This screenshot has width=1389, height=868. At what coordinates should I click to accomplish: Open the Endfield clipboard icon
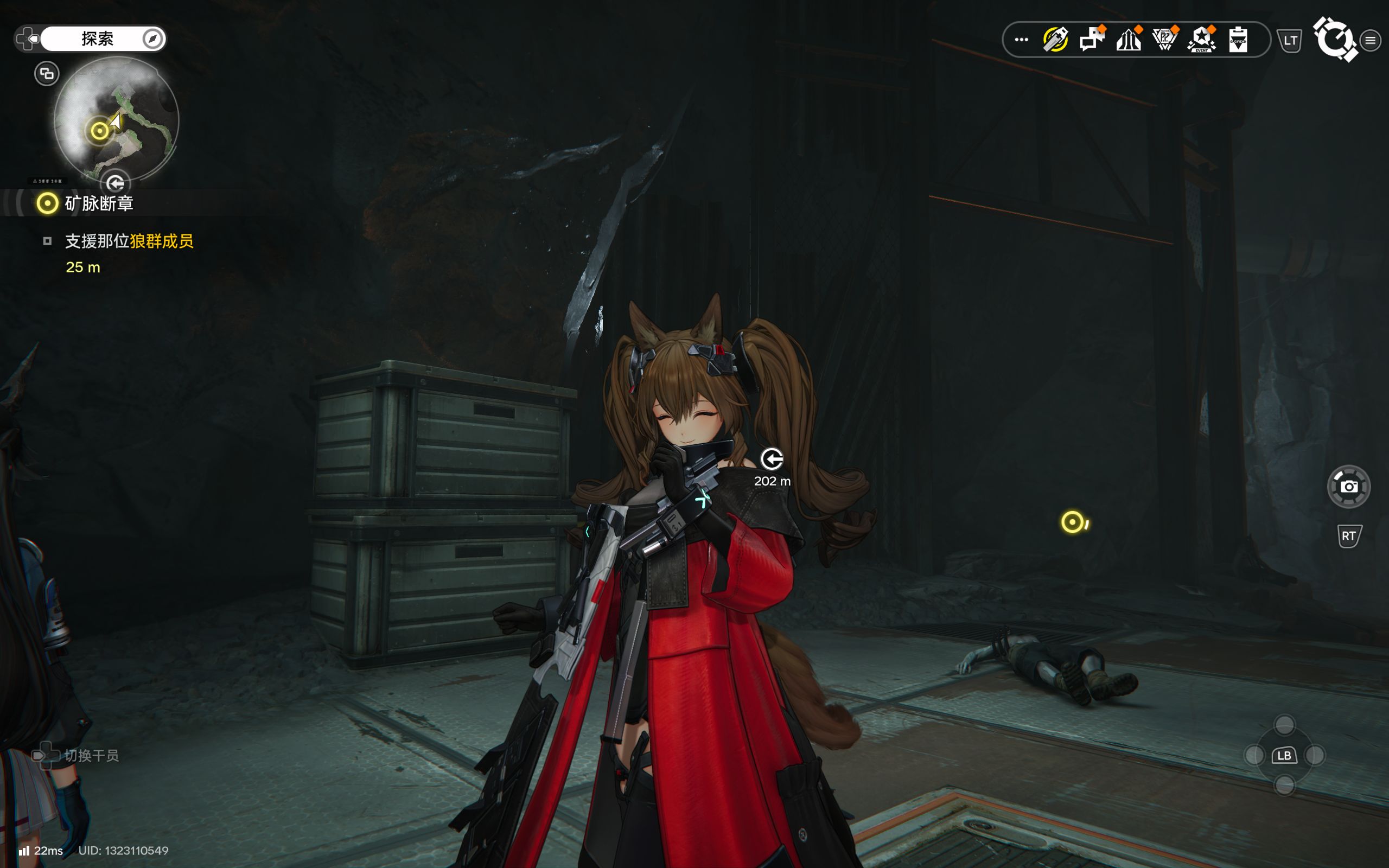(x=1238, y=40)
